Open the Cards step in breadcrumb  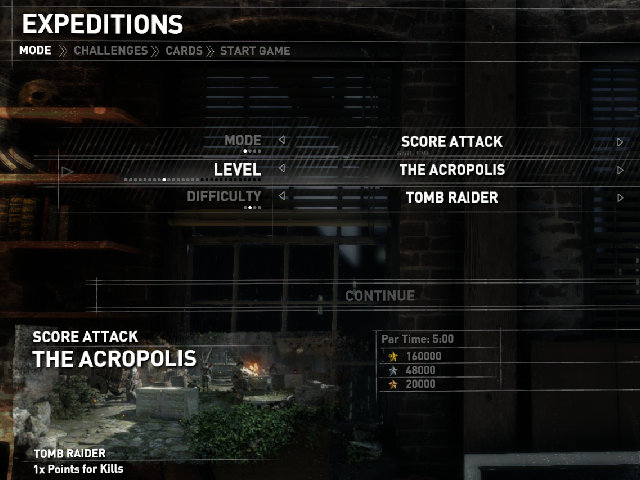pyautogui.click(x=183, y=50)
